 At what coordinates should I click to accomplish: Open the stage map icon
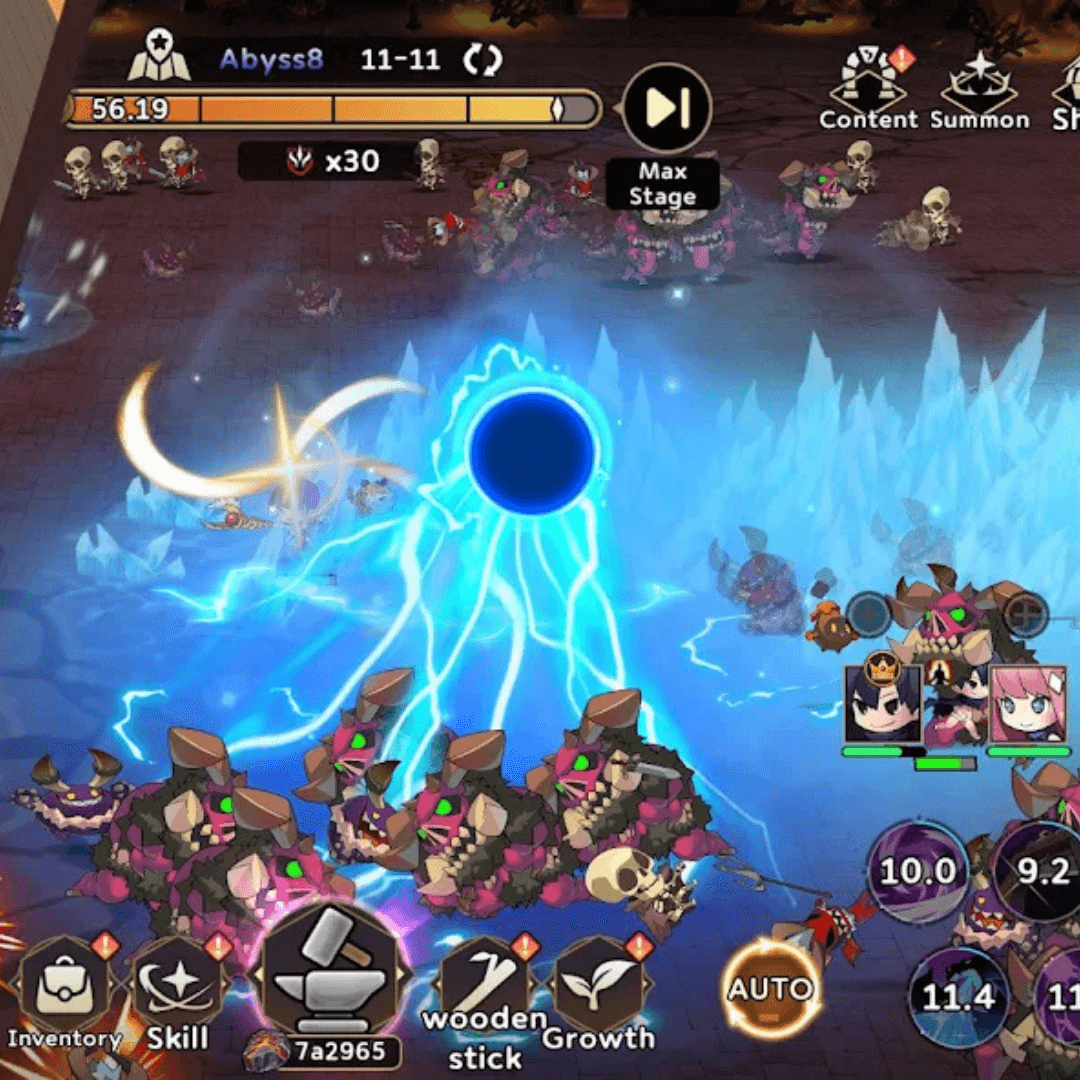coord(159,58)
